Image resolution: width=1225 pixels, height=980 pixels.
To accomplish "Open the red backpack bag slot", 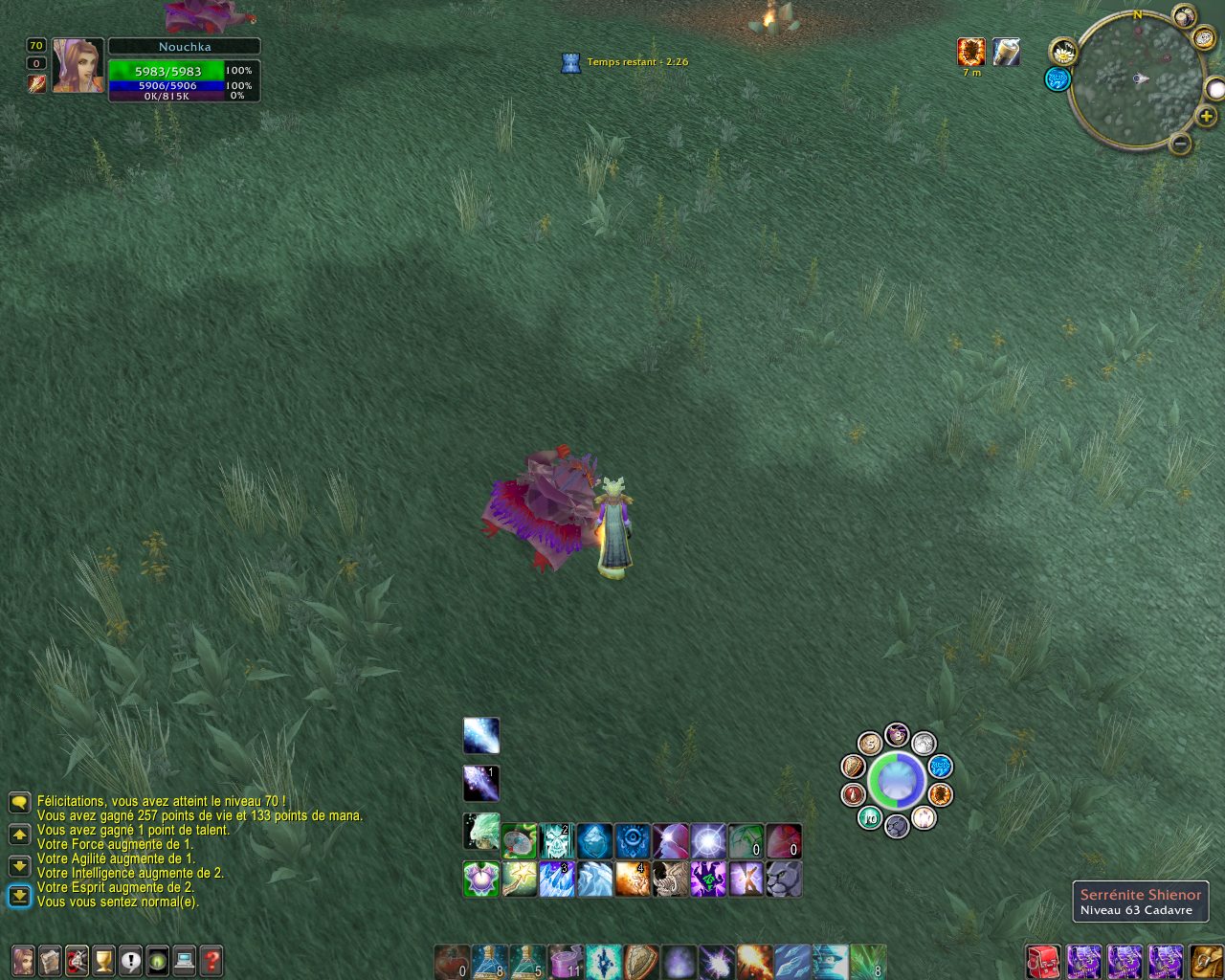I will point(1042,961).
